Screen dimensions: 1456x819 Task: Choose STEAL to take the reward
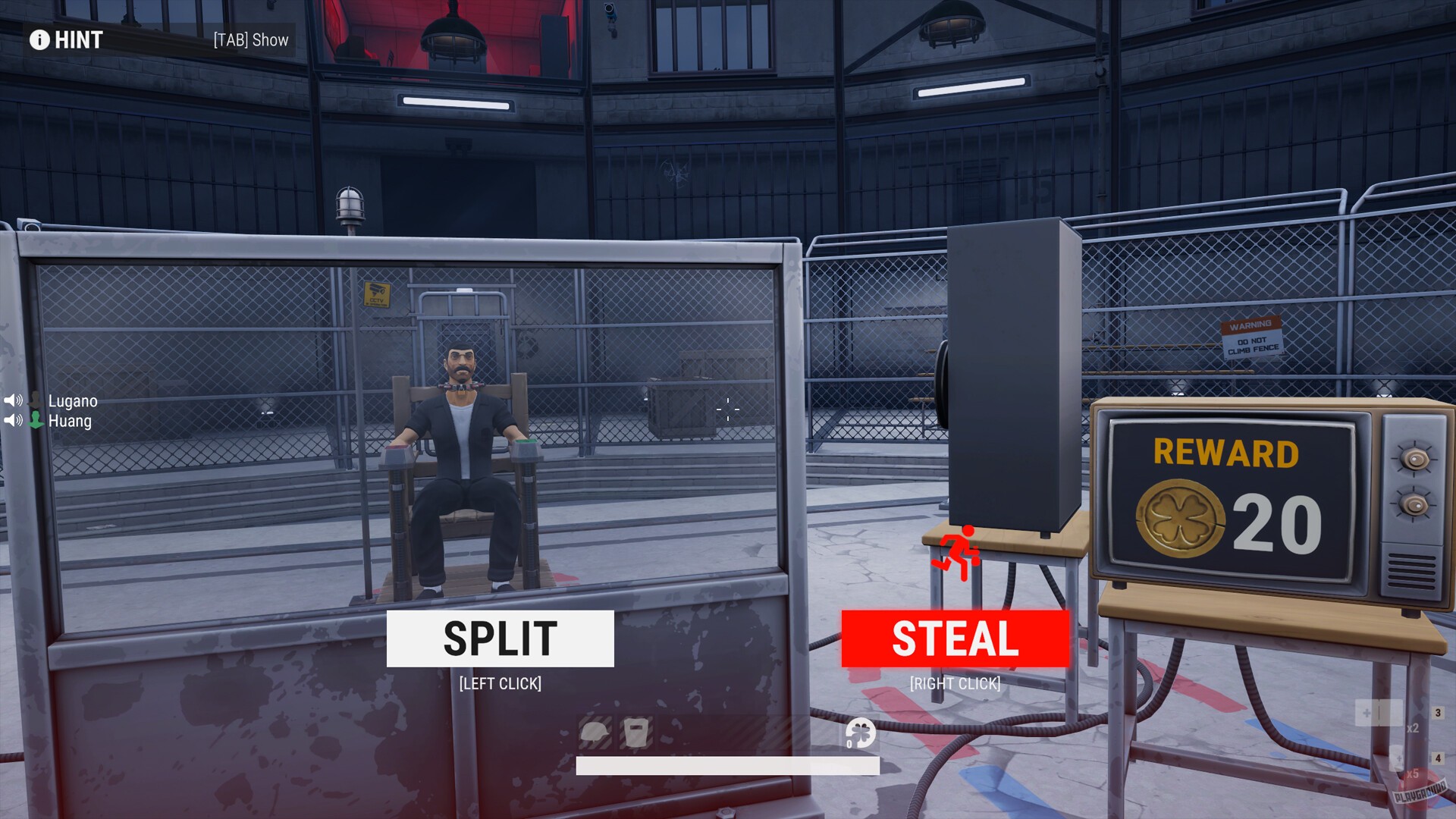954,638
